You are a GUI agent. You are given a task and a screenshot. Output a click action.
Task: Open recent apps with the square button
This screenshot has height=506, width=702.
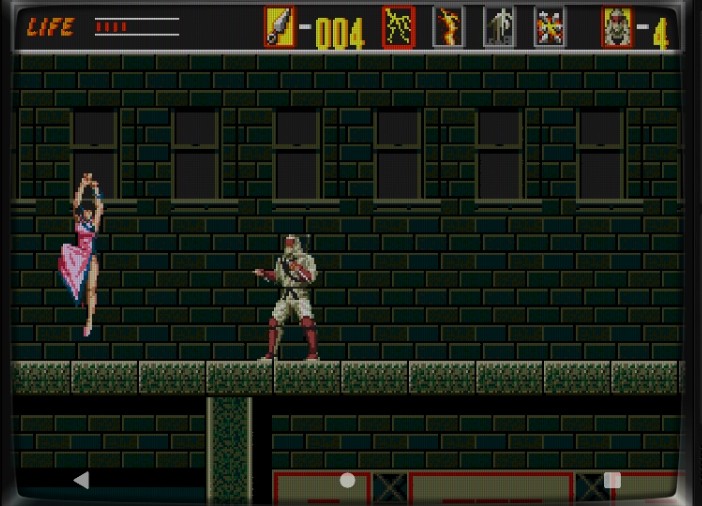612,480
